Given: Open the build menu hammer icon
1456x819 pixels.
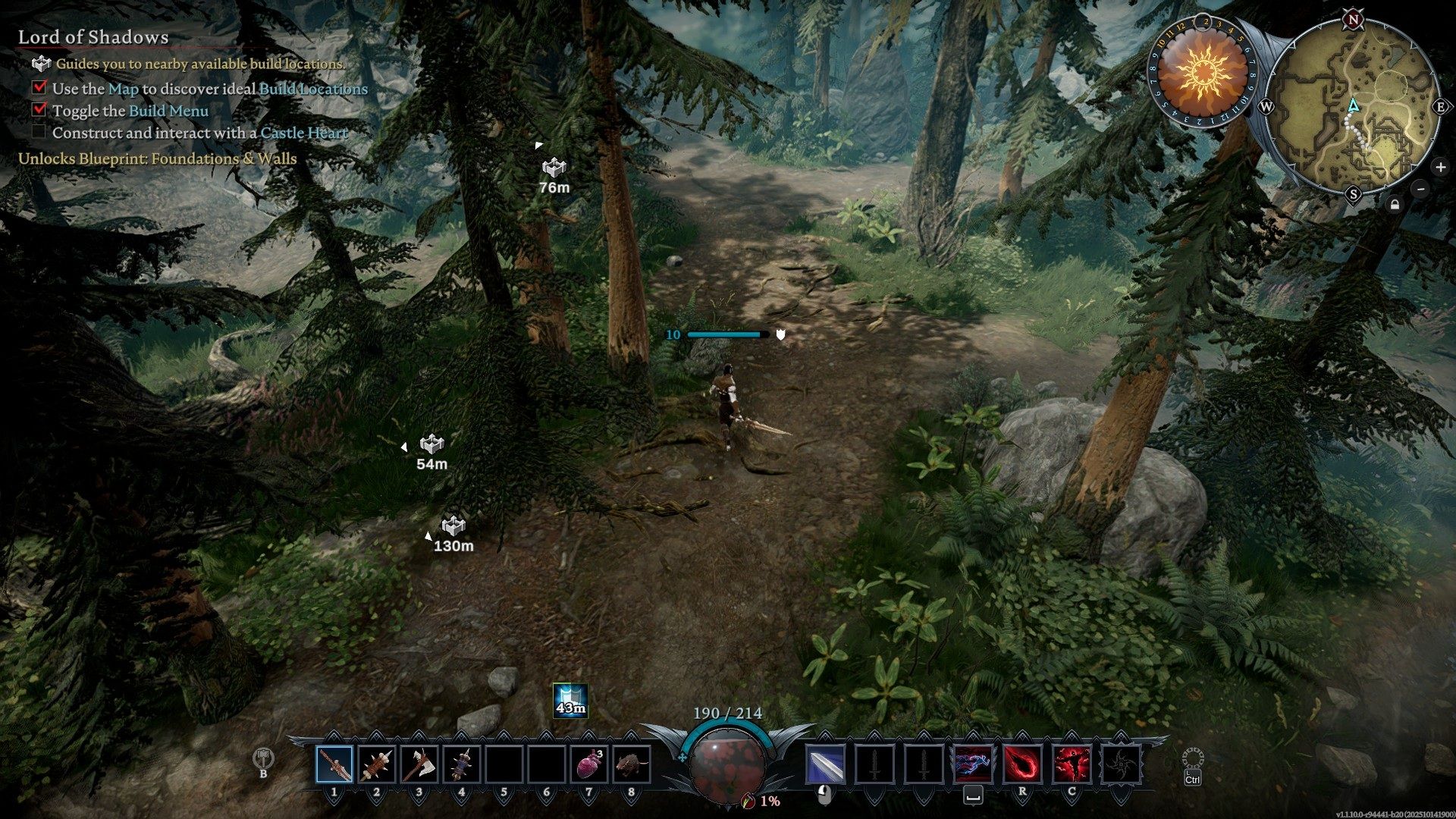Looking at the screenshot, I should coord(263,758).
